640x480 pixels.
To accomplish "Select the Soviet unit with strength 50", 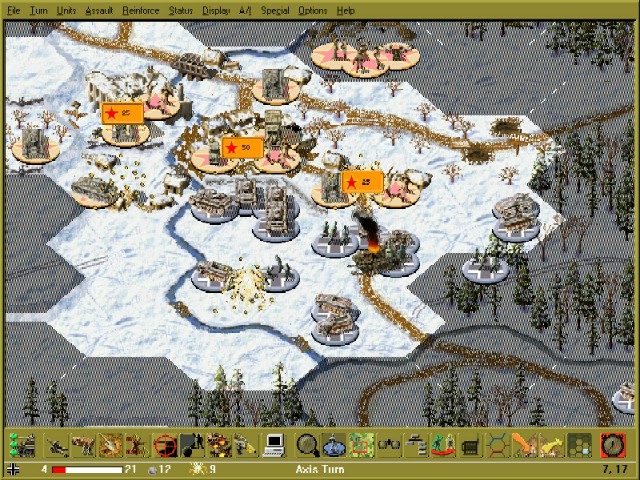I will click(x=241, y=149).
